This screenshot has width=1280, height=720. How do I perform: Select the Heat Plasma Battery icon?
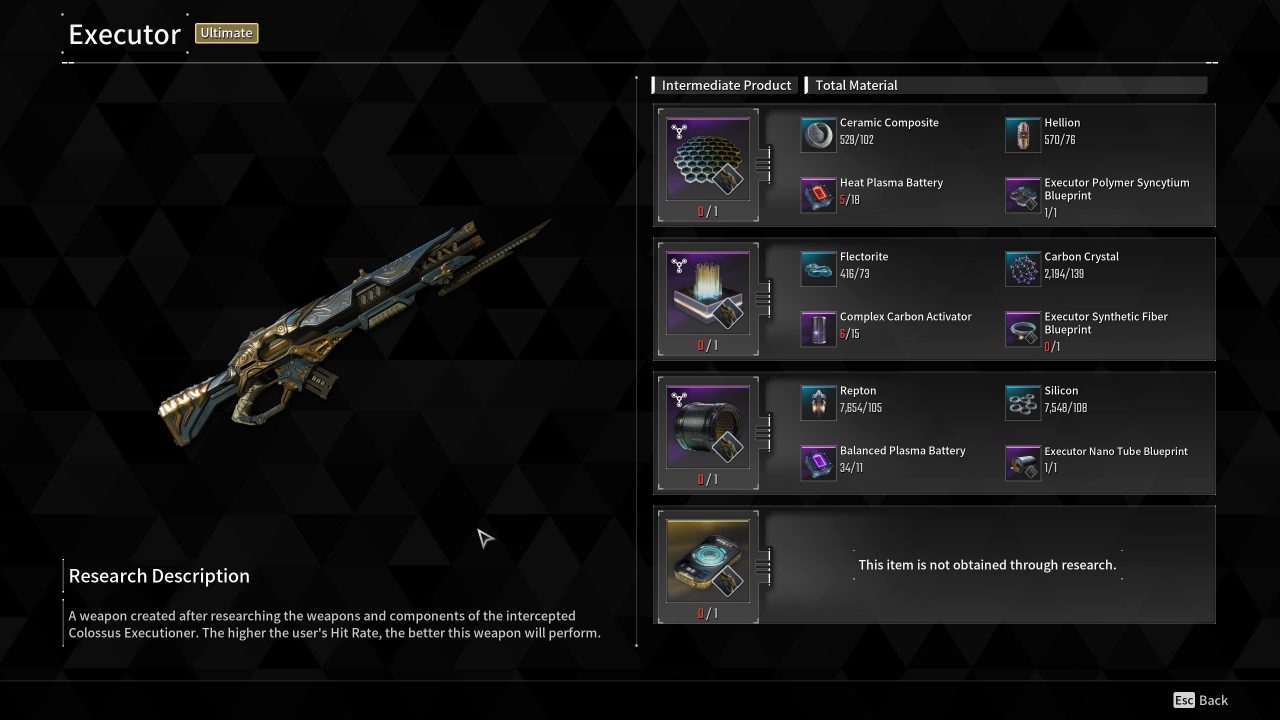[x=818, y=194]
